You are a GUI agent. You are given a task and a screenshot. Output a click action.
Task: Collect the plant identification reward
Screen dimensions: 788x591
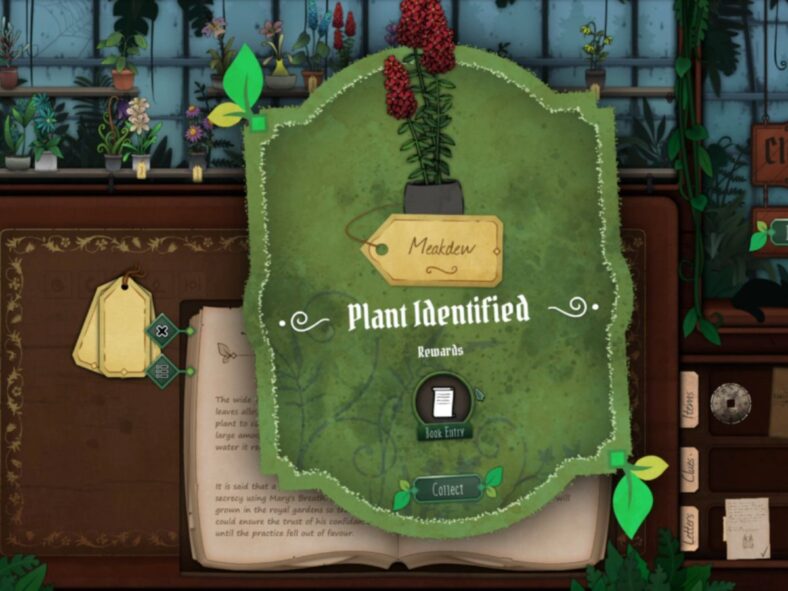coord(447,490)
